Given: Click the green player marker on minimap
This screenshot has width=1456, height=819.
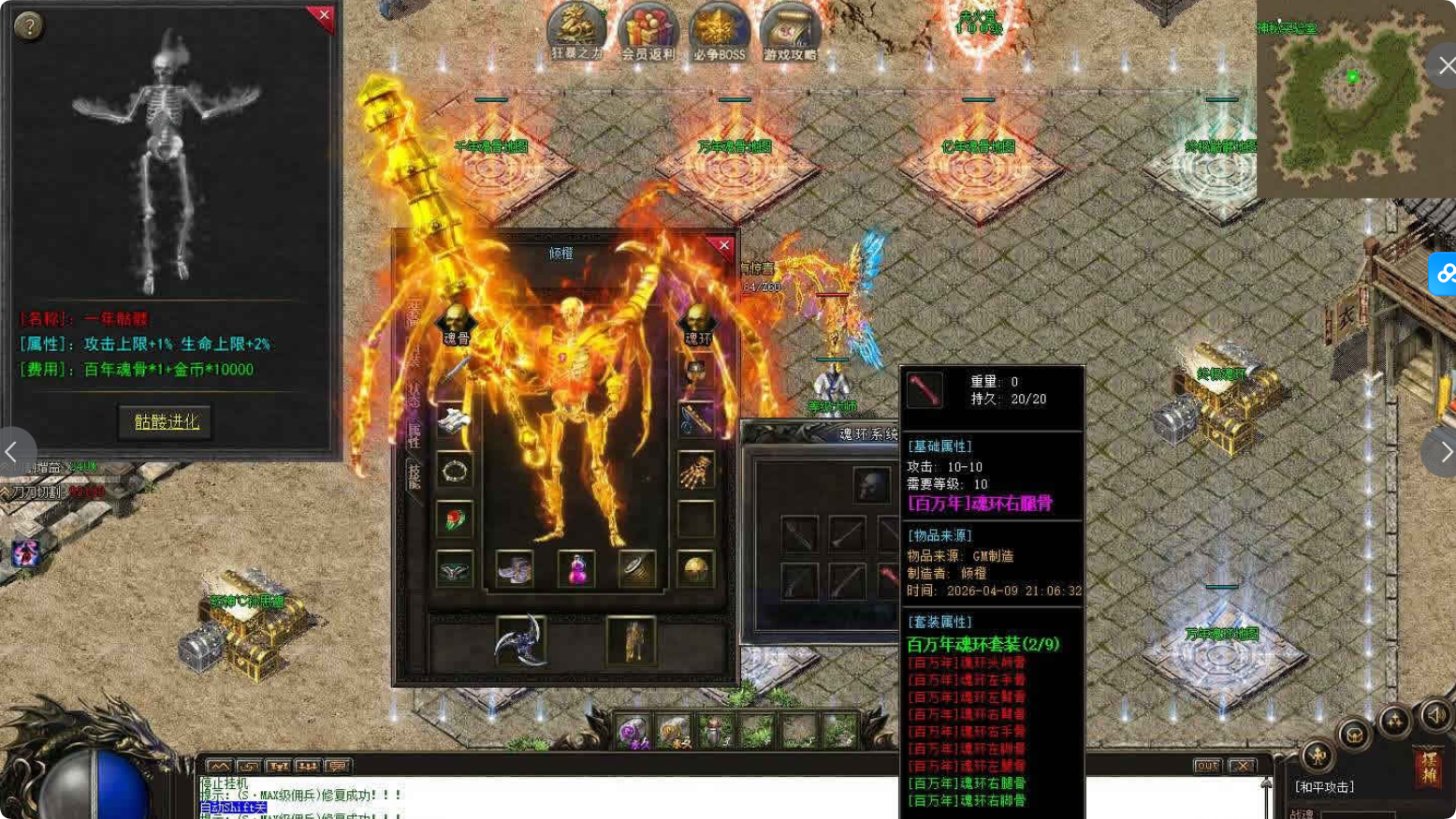Looking at the screenshot, I should 1351,77.
